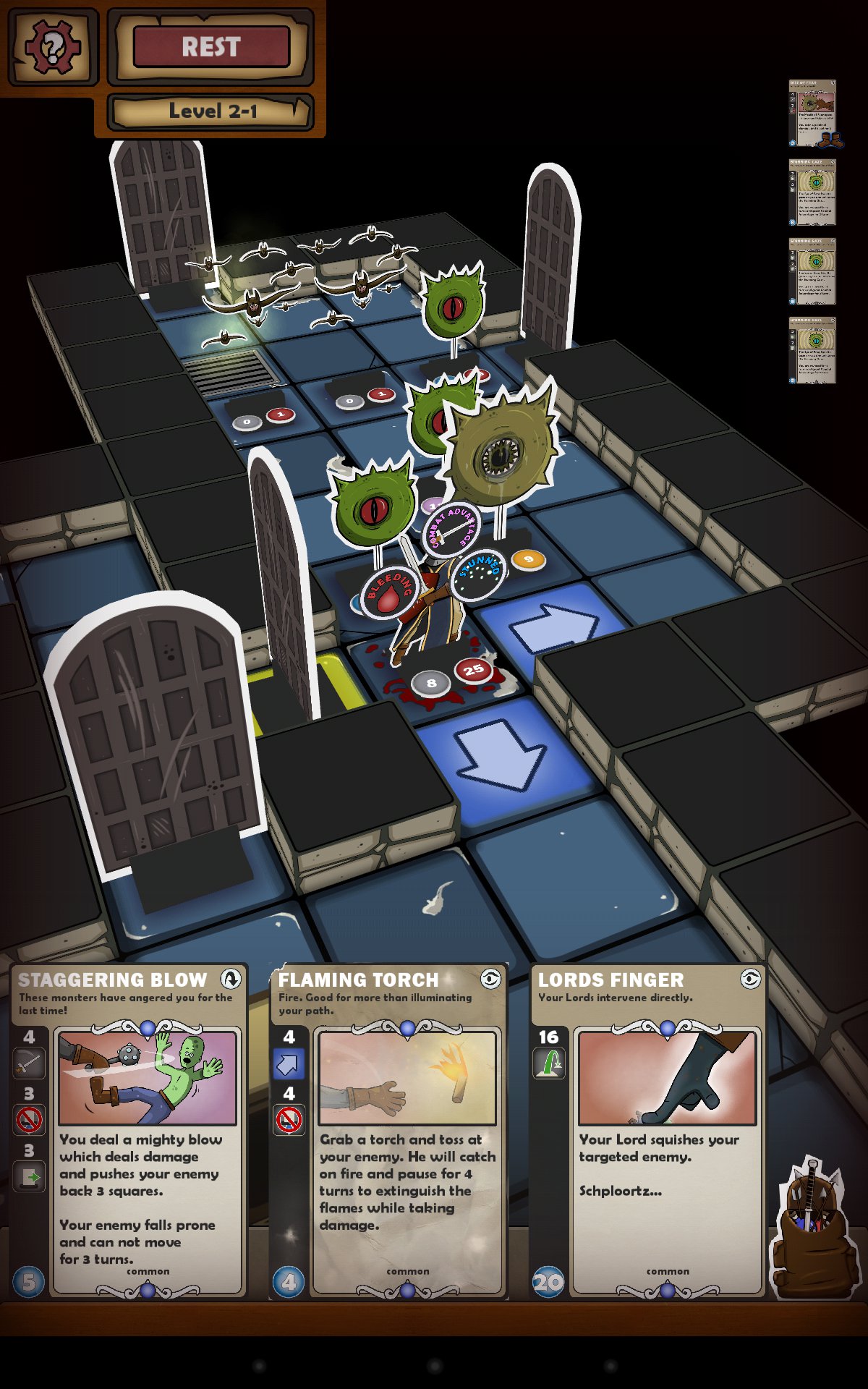View the Bite of Fear enemy card

[812, 113]
